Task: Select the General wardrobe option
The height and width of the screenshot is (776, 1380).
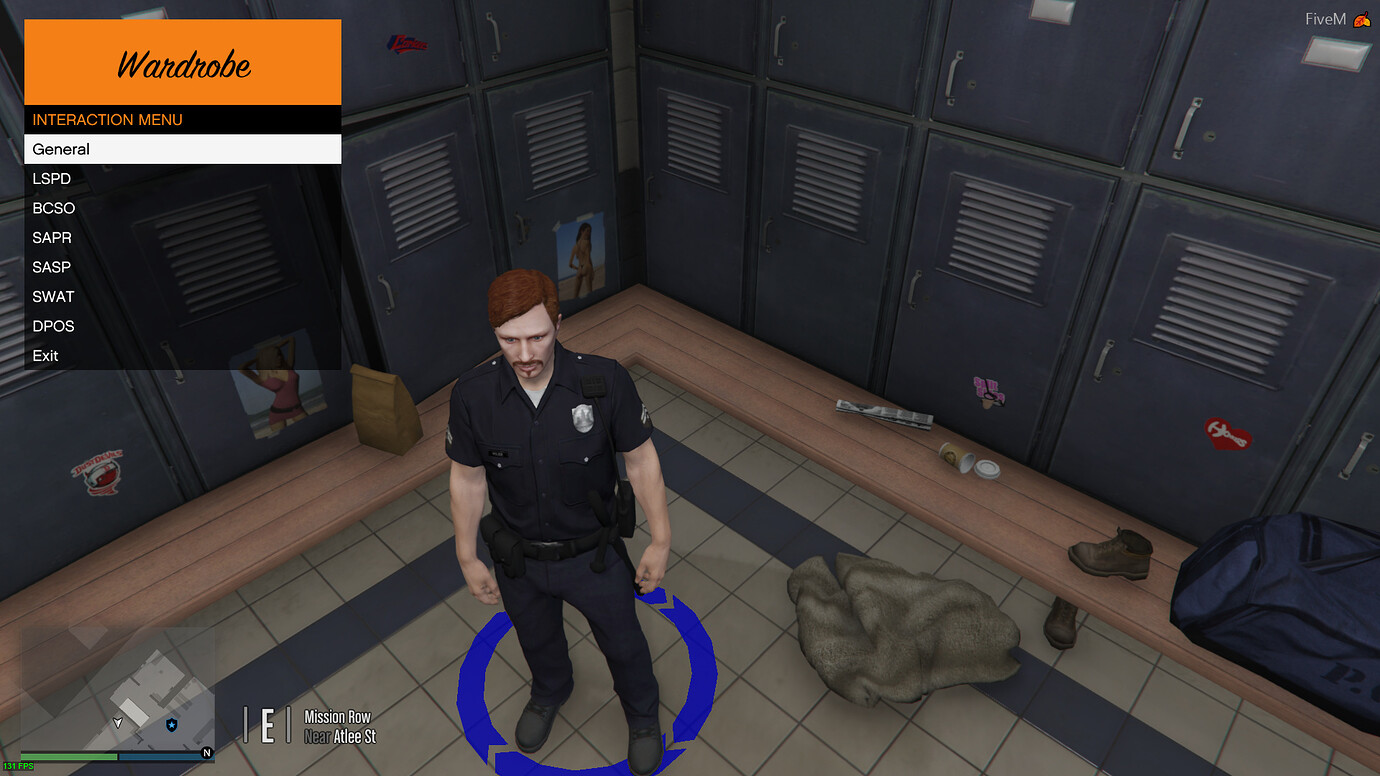Action: pos(62,149)
